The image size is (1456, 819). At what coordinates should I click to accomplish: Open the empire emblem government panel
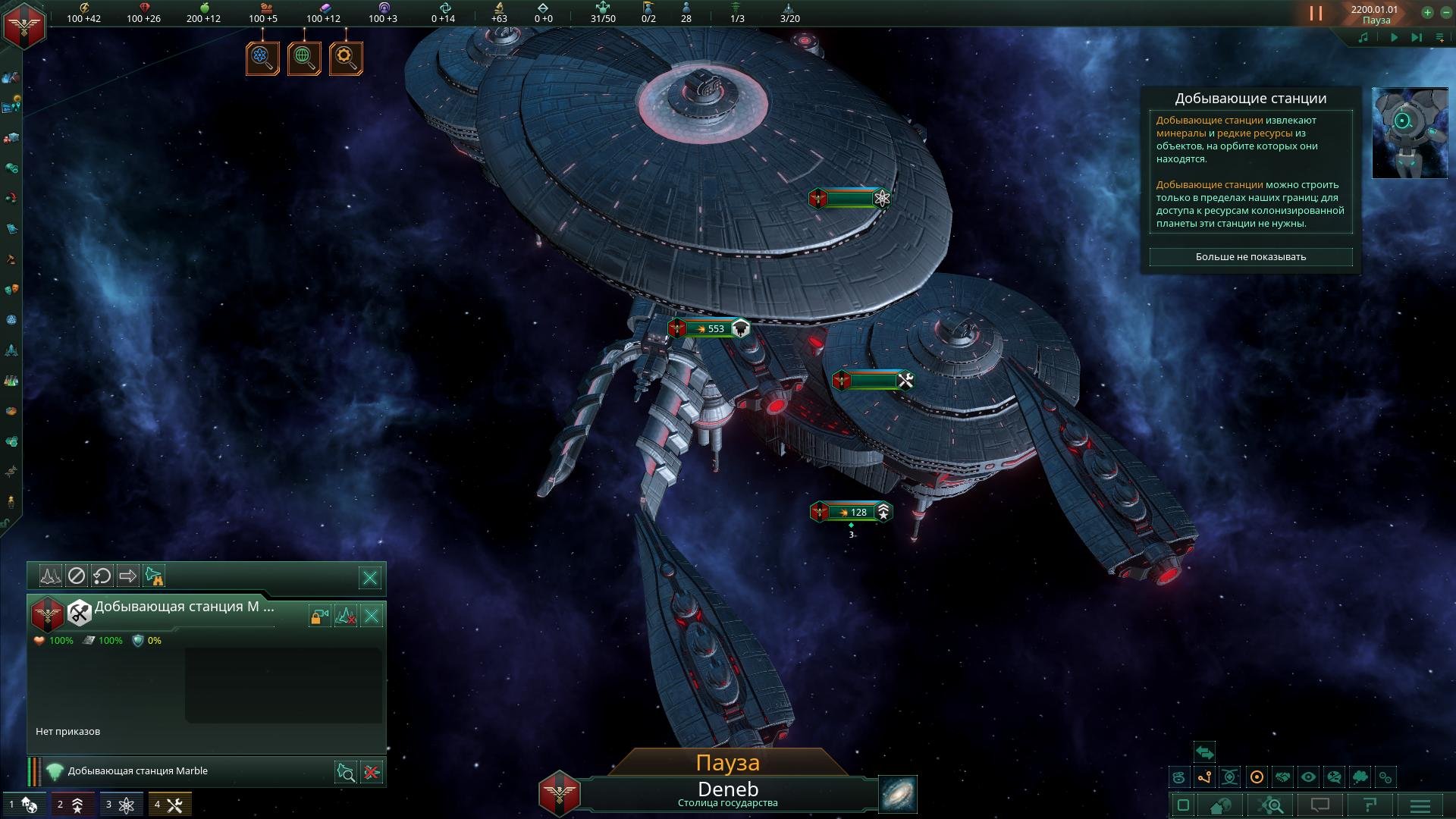click(25, 25)
